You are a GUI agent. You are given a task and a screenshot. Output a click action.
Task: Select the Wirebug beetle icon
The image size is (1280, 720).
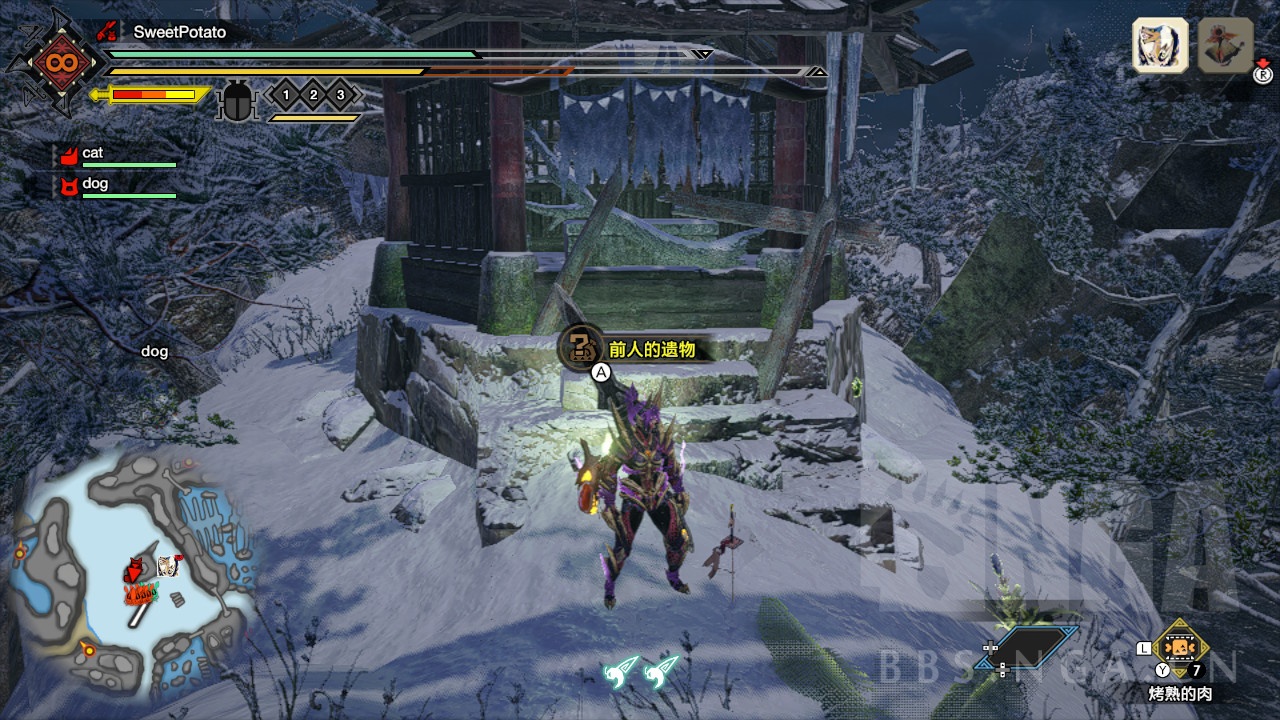pos(237,100)
